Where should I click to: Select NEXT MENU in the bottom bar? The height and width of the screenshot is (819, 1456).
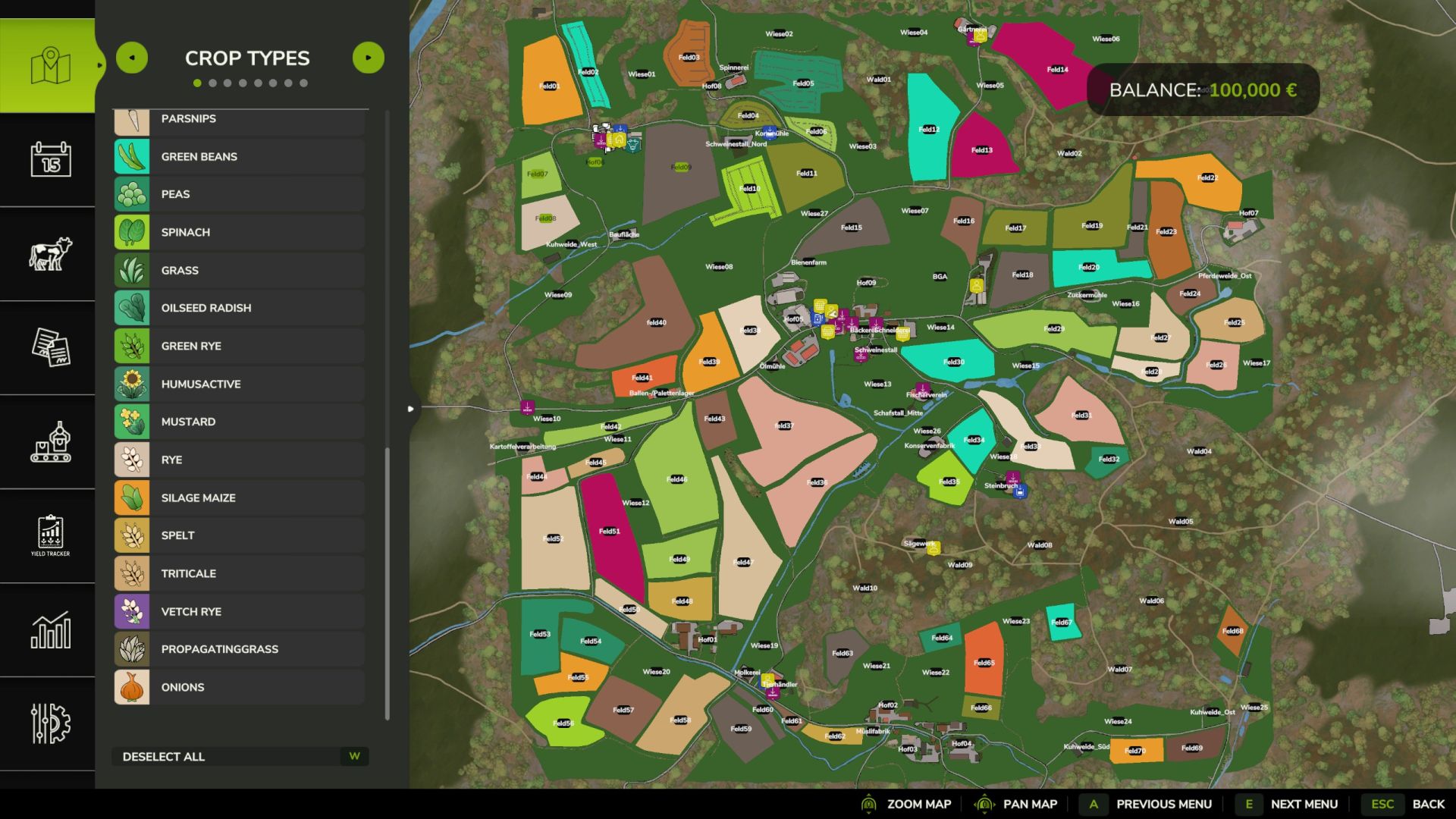[x=1304, y=804]
